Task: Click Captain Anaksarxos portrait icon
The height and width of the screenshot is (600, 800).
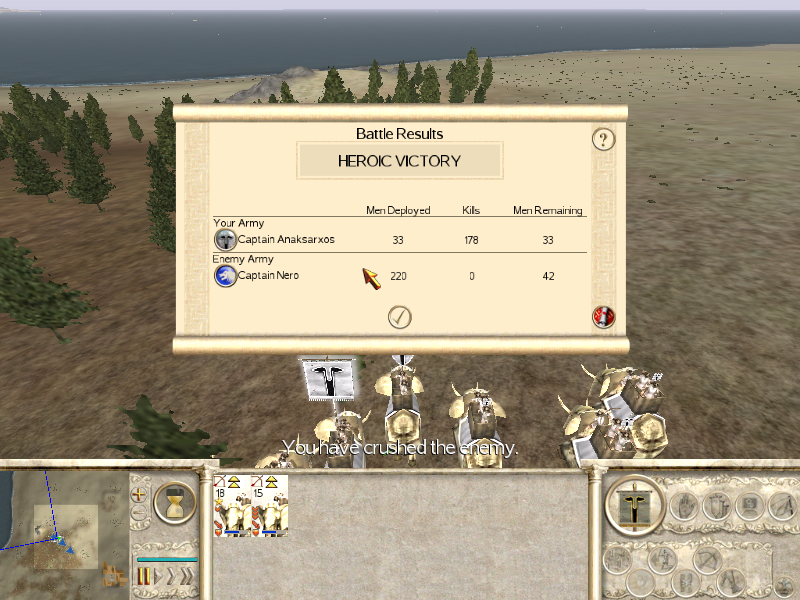Action: pos(226,240)
